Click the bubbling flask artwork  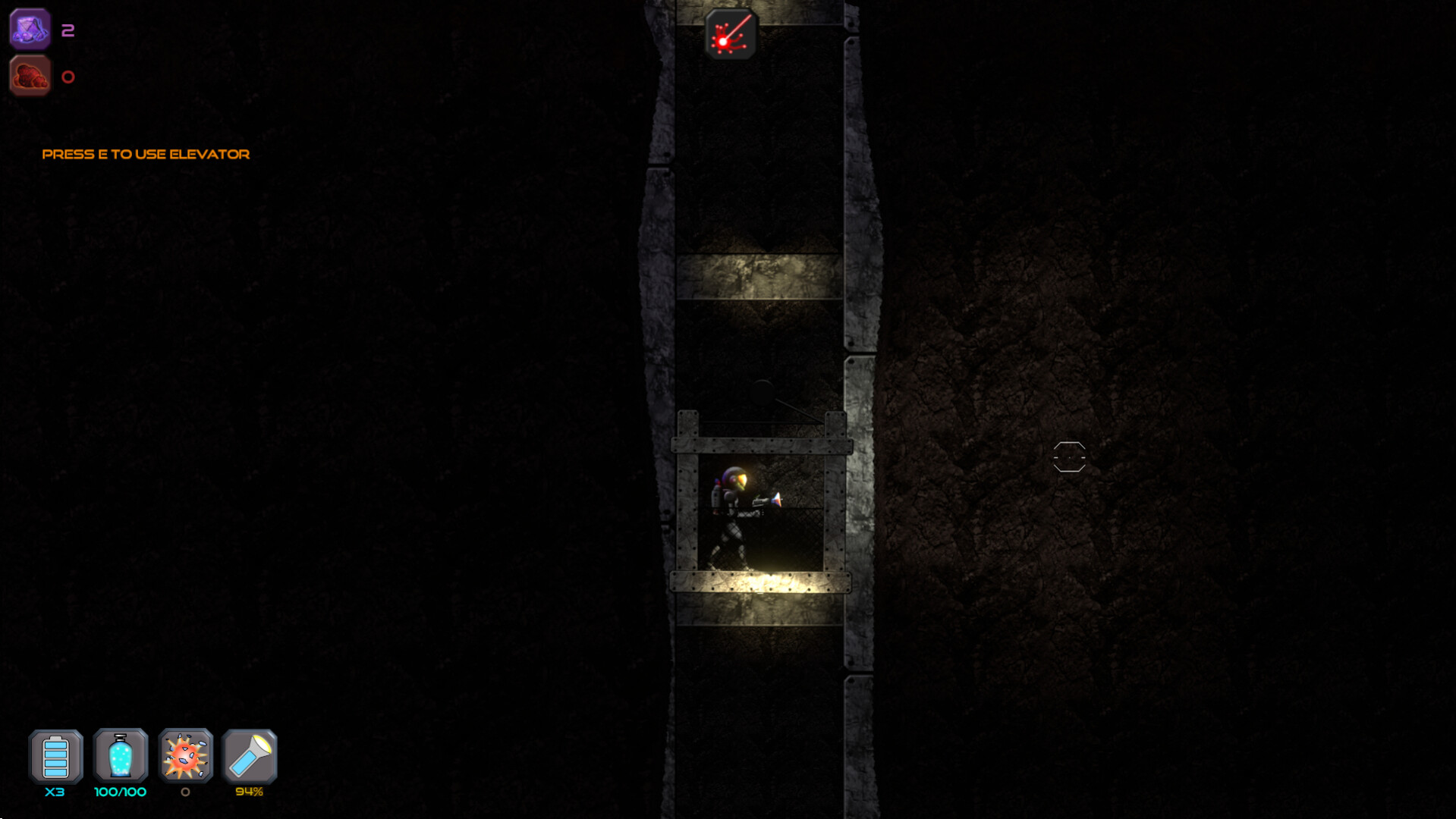pyautogui.click(x=119, y=756)
